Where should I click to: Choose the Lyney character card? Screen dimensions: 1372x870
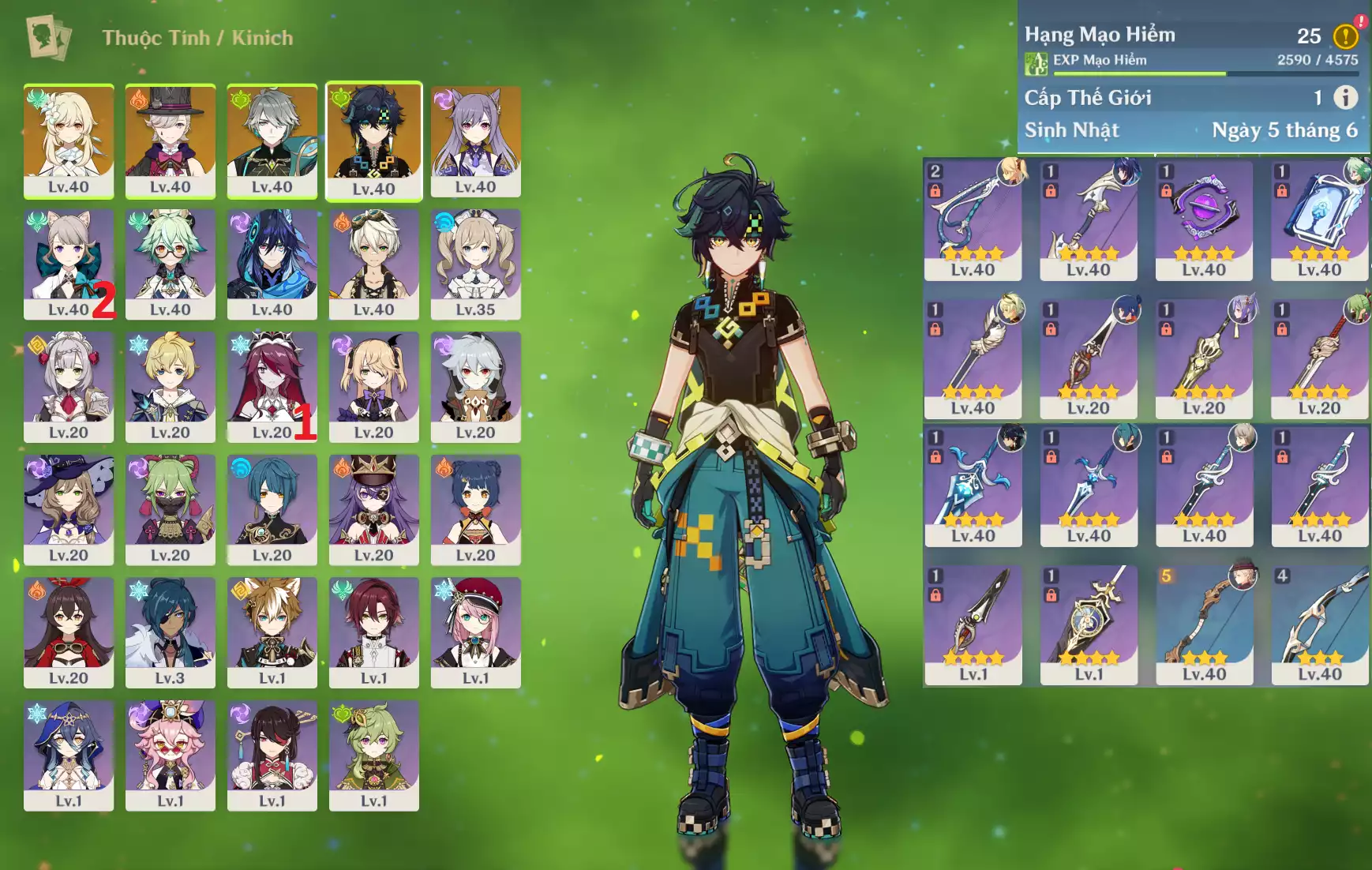(170, 140)
